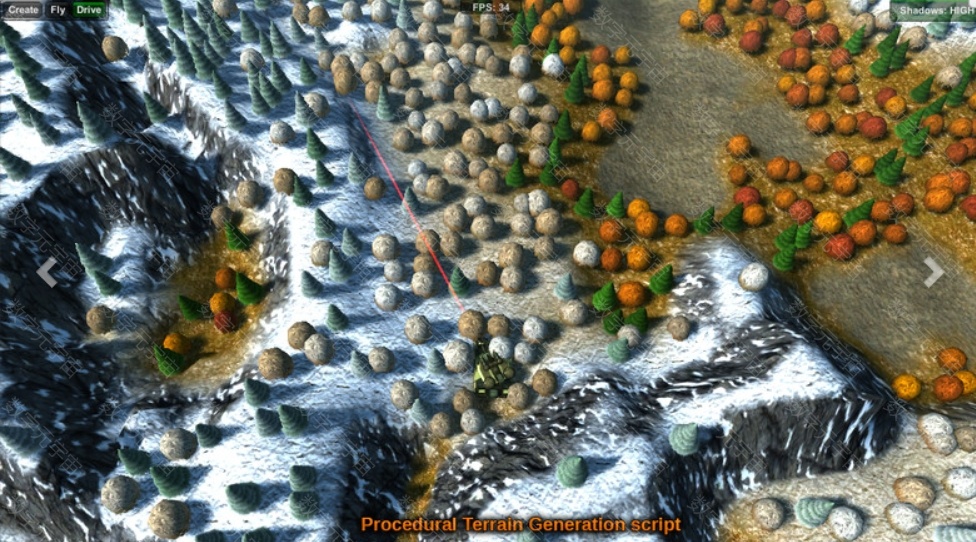The width and height of the screenshot is (976, 542).
Task: Choose the Drive mode button
Action: 90,10
